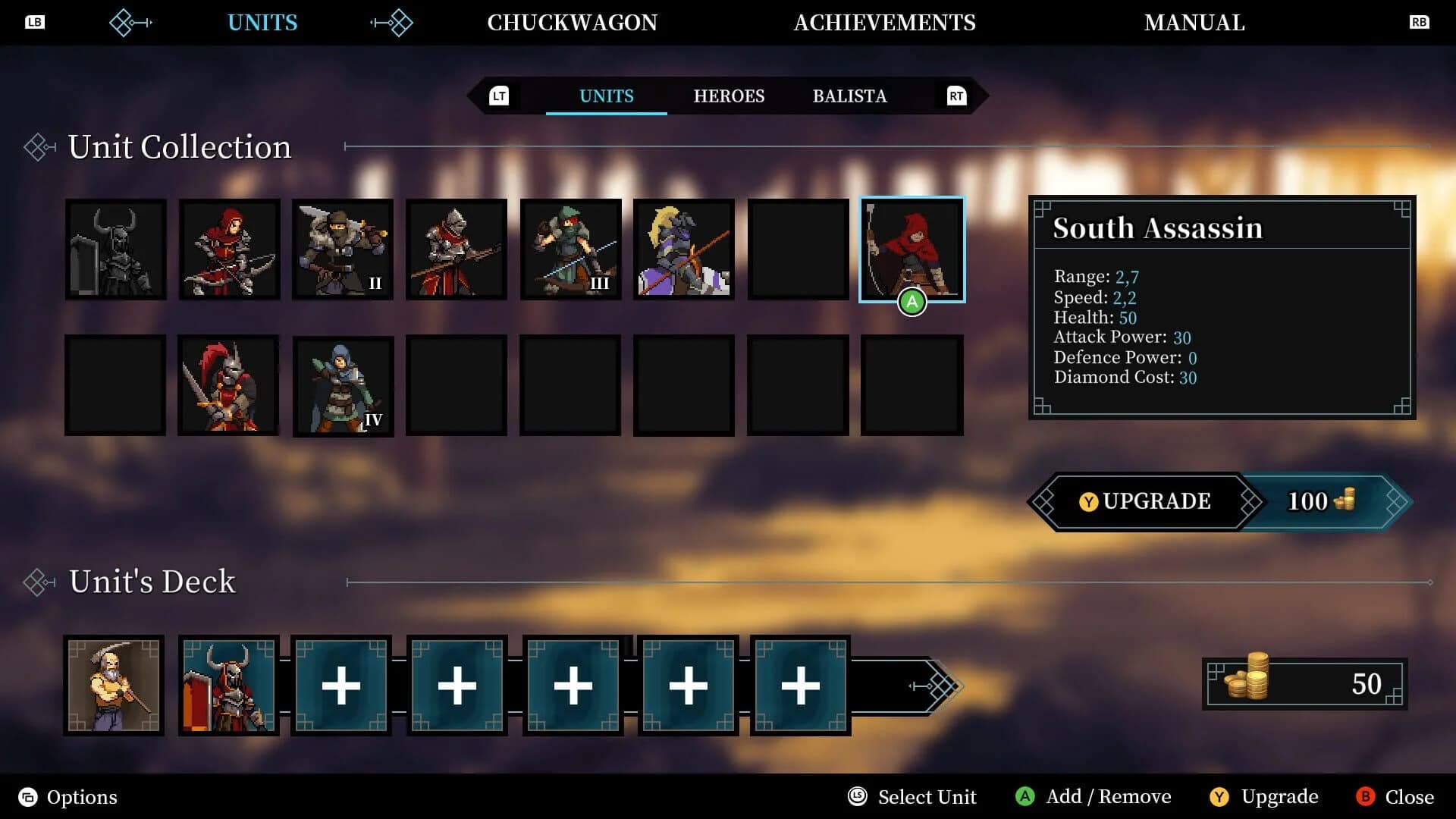Viewport: 1456px width, 819px height.
Task: Select the purple mounted archer unit
Action: point(683,249)
